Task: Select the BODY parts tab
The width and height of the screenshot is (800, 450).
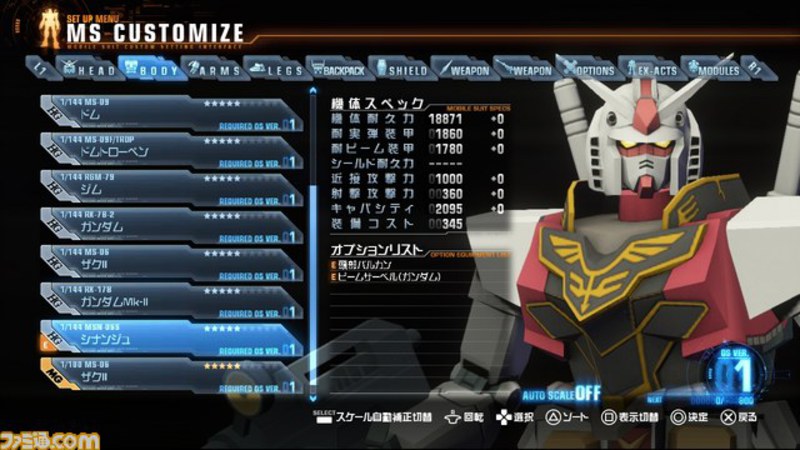Action: pyautogui.click(x=148, y=70)
